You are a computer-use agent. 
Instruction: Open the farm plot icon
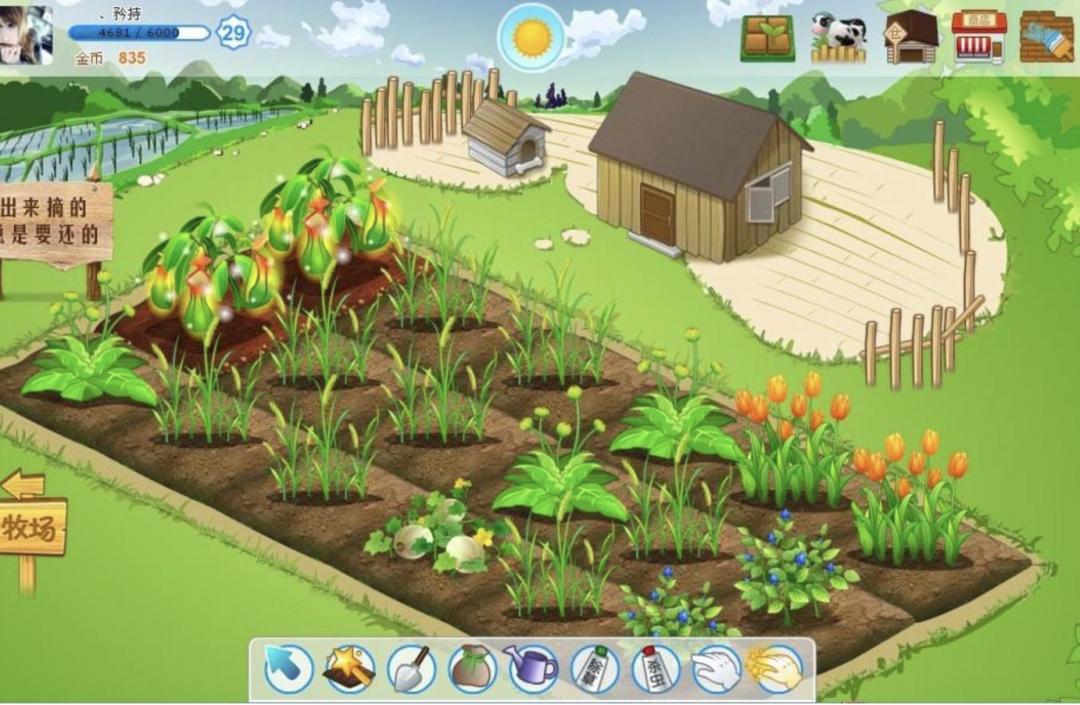click(768, 38)
